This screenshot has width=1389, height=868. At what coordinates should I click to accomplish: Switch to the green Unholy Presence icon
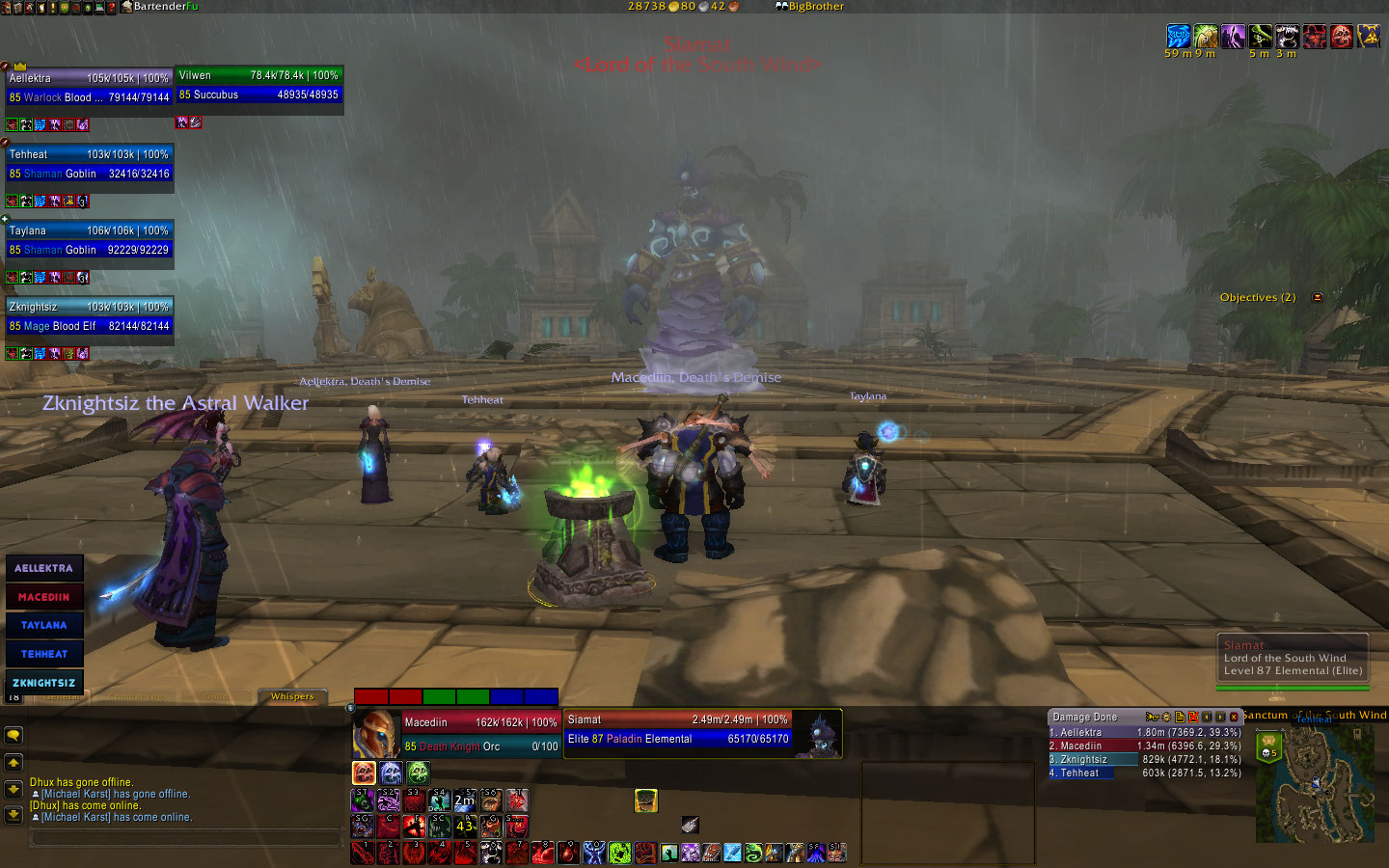click(418, 773)
